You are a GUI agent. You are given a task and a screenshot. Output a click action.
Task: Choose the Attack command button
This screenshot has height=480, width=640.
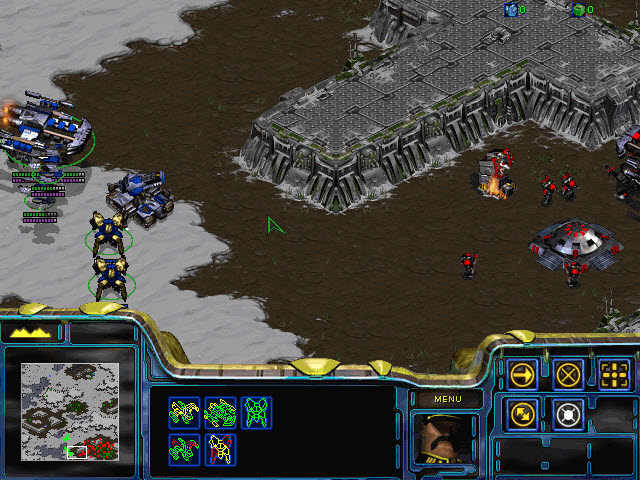click(x=614, y=374)
